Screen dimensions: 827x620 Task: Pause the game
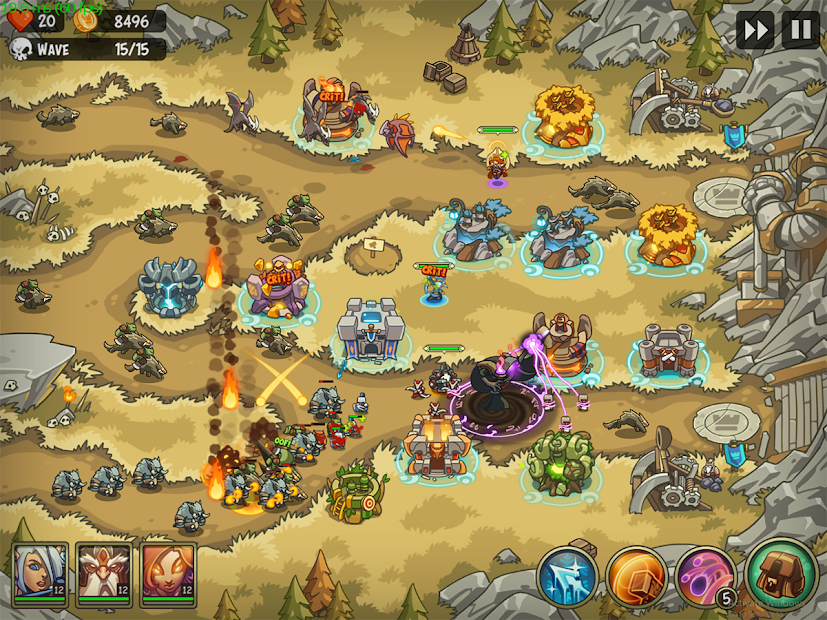pyautogui.click(x=800, y=30)
